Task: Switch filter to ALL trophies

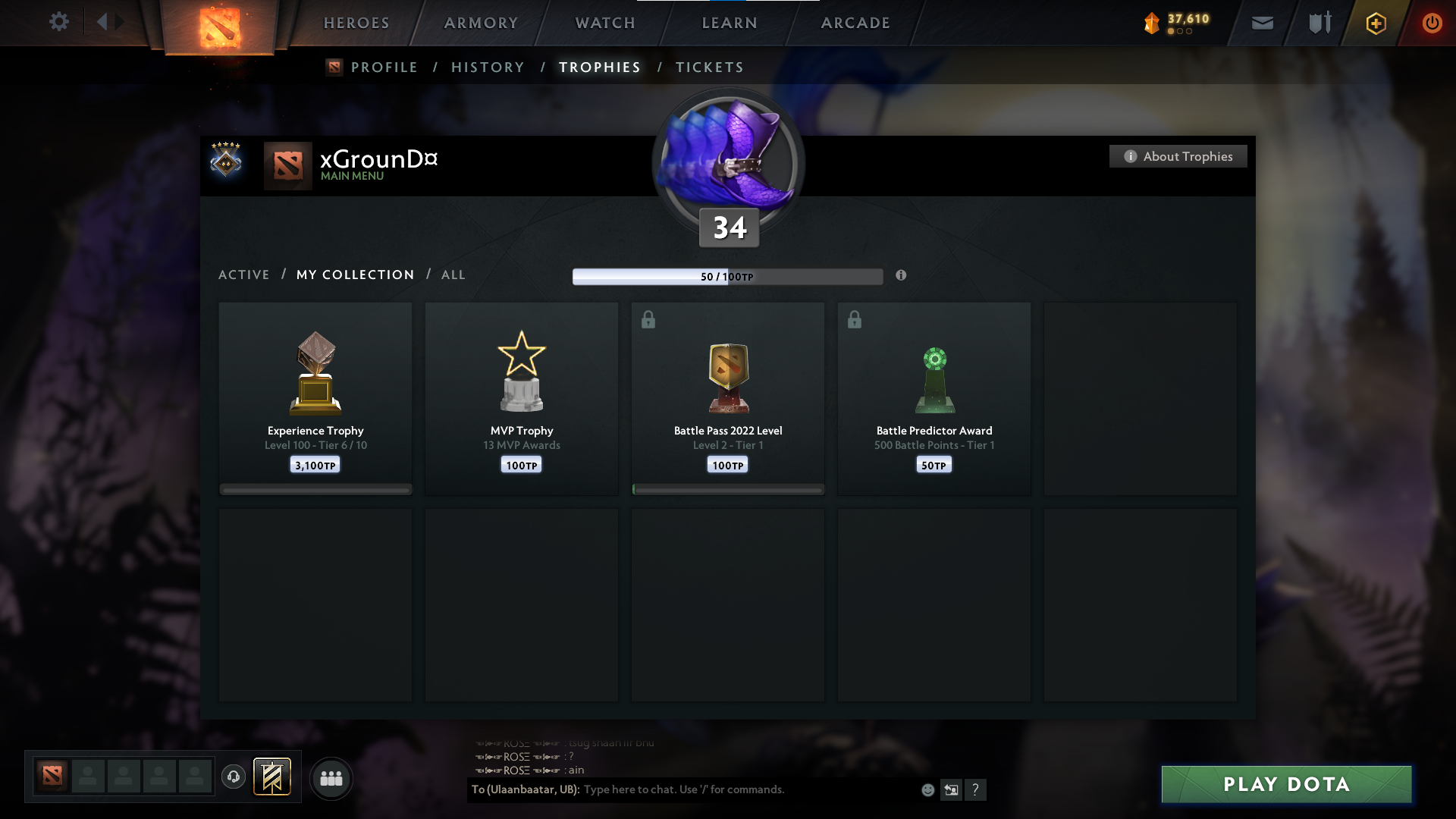Action: point(453,275)
